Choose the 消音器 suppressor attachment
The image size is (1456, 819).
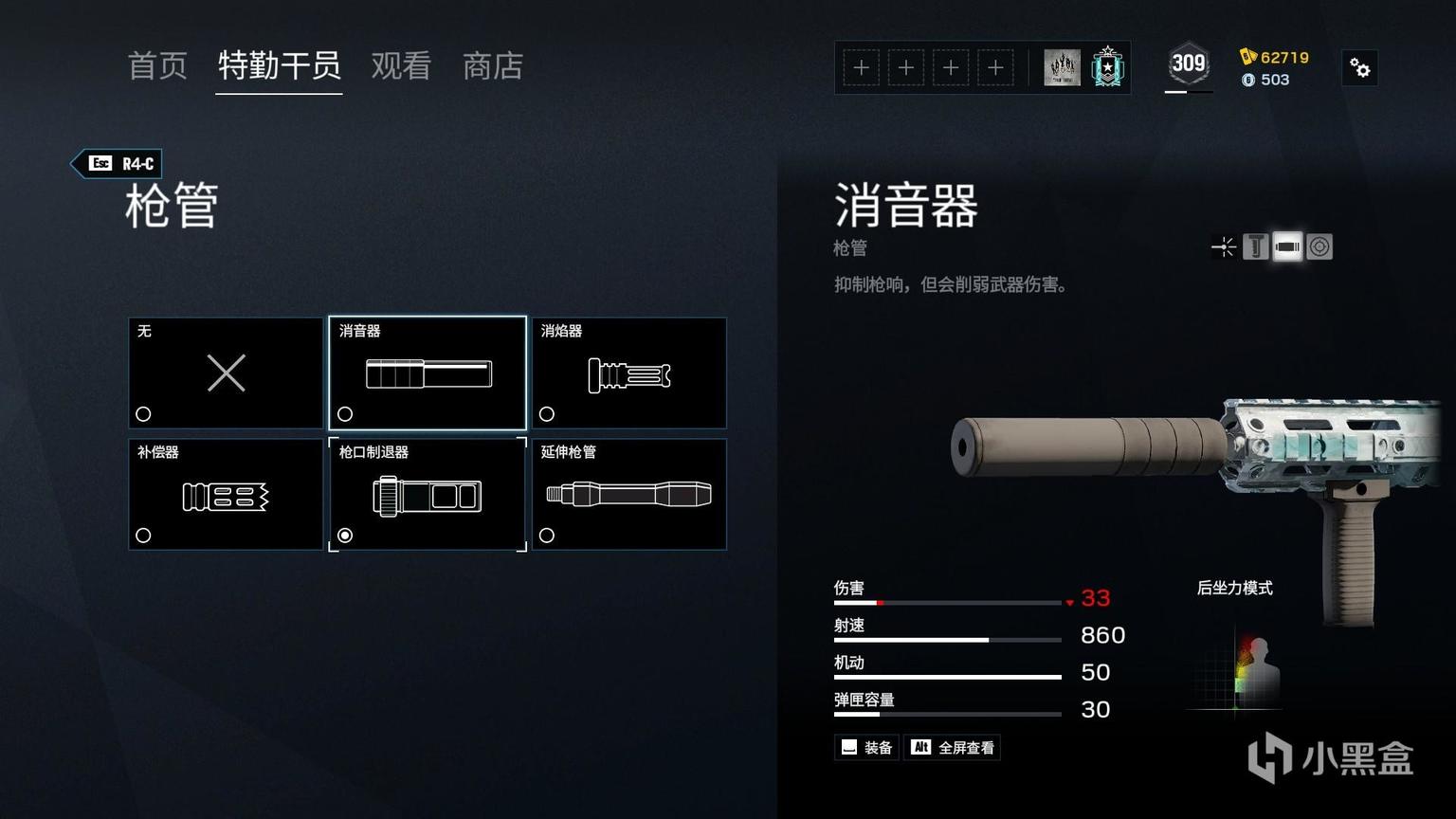point(428,373)
